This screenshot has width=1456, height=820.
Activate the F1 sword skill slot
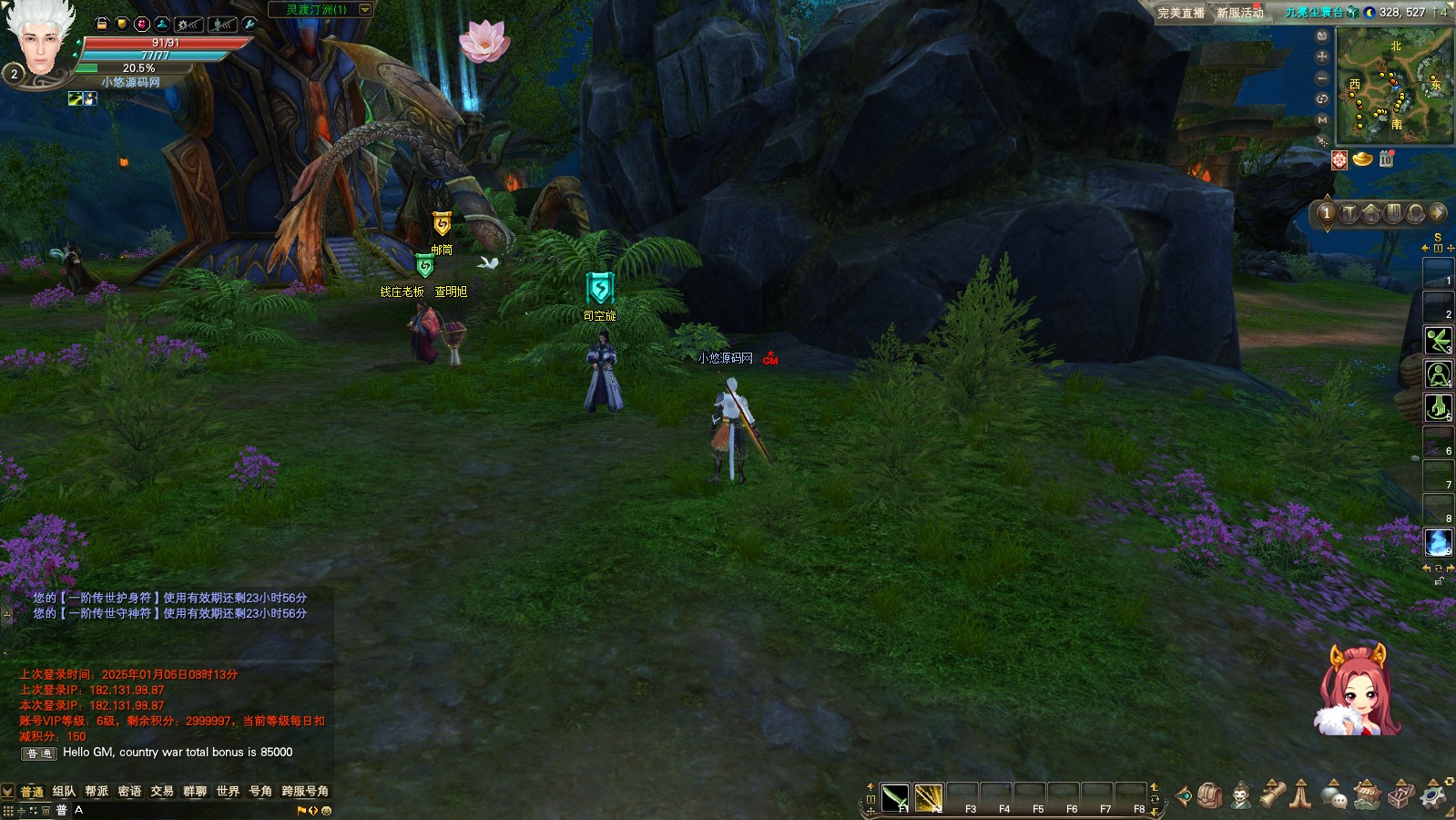895,797
